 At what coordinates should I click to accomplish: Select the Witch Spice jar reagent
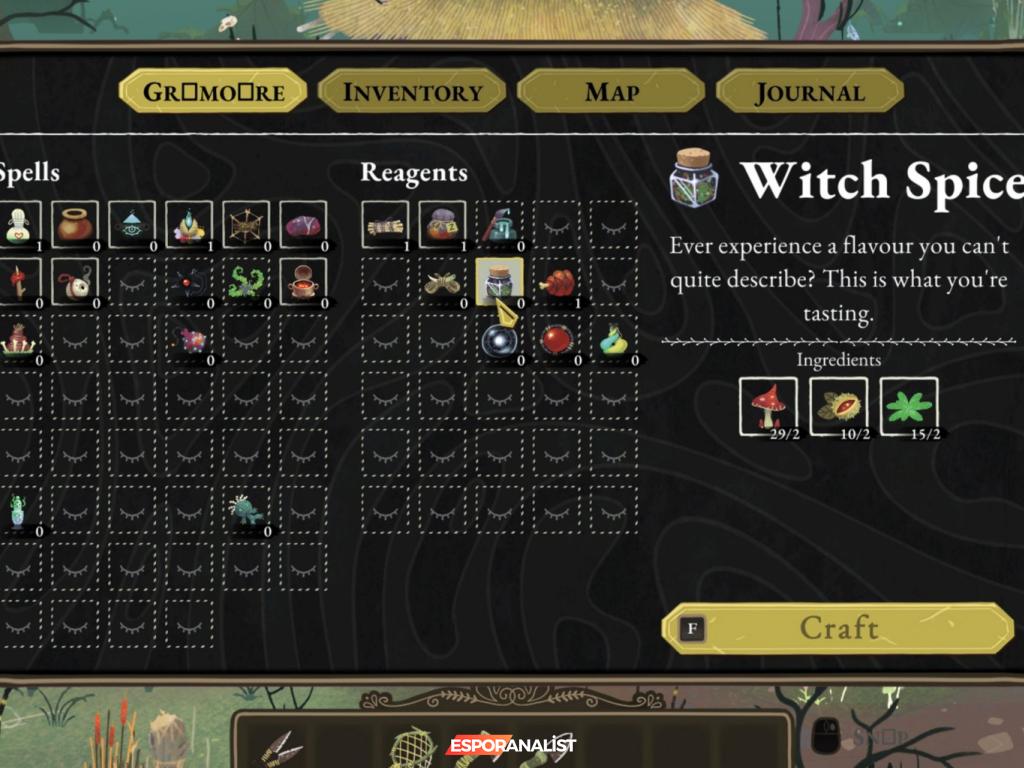[x=499, y=283]
